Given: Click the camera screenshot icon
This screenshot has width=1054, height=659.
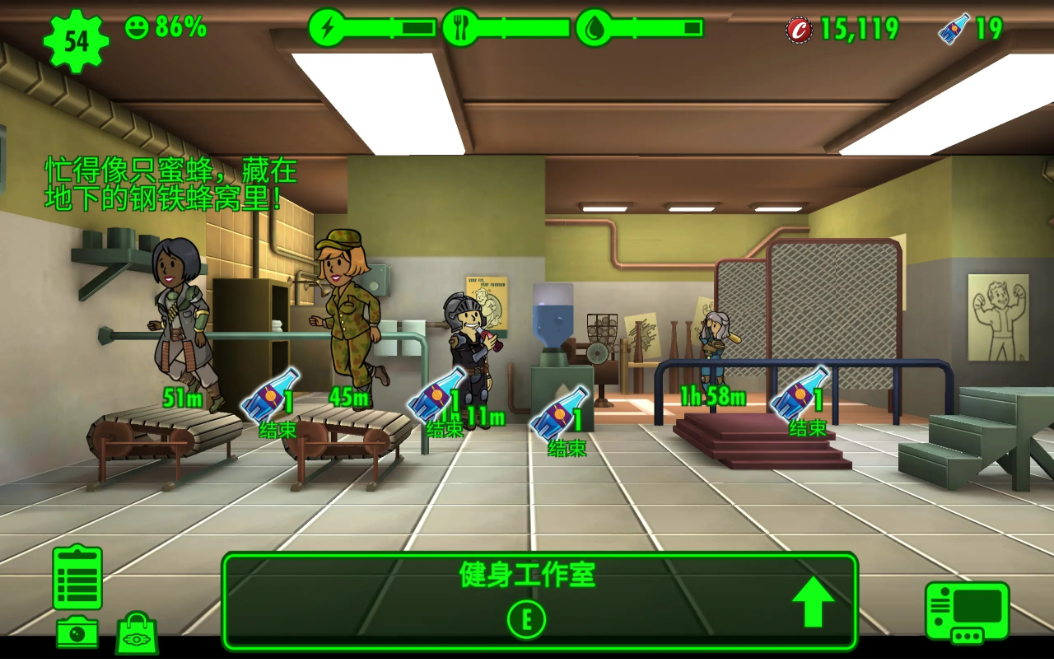Looking at the screenshot, I should (x=77, y=632).
